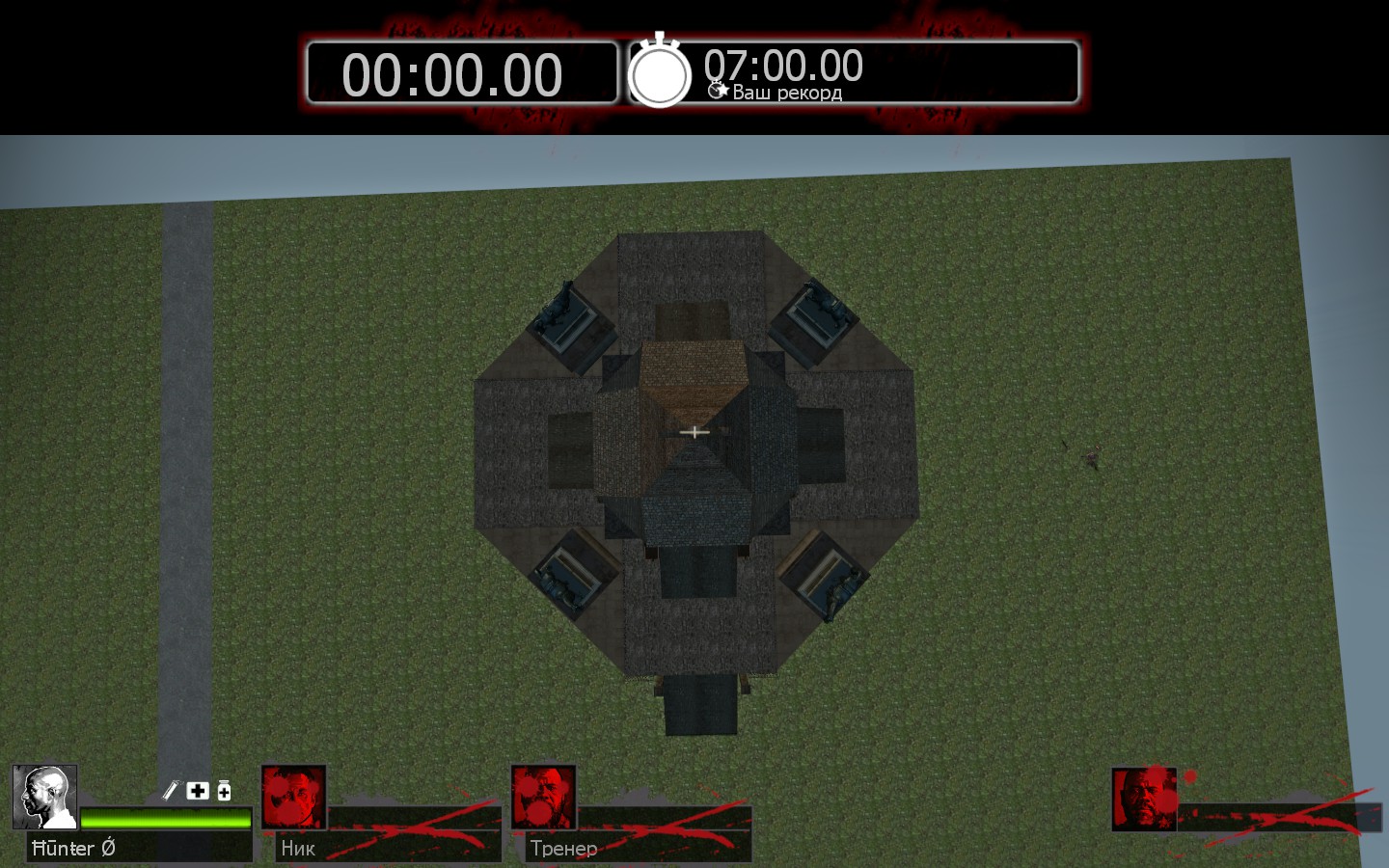Select the first aid kit icon

point(198,791)
